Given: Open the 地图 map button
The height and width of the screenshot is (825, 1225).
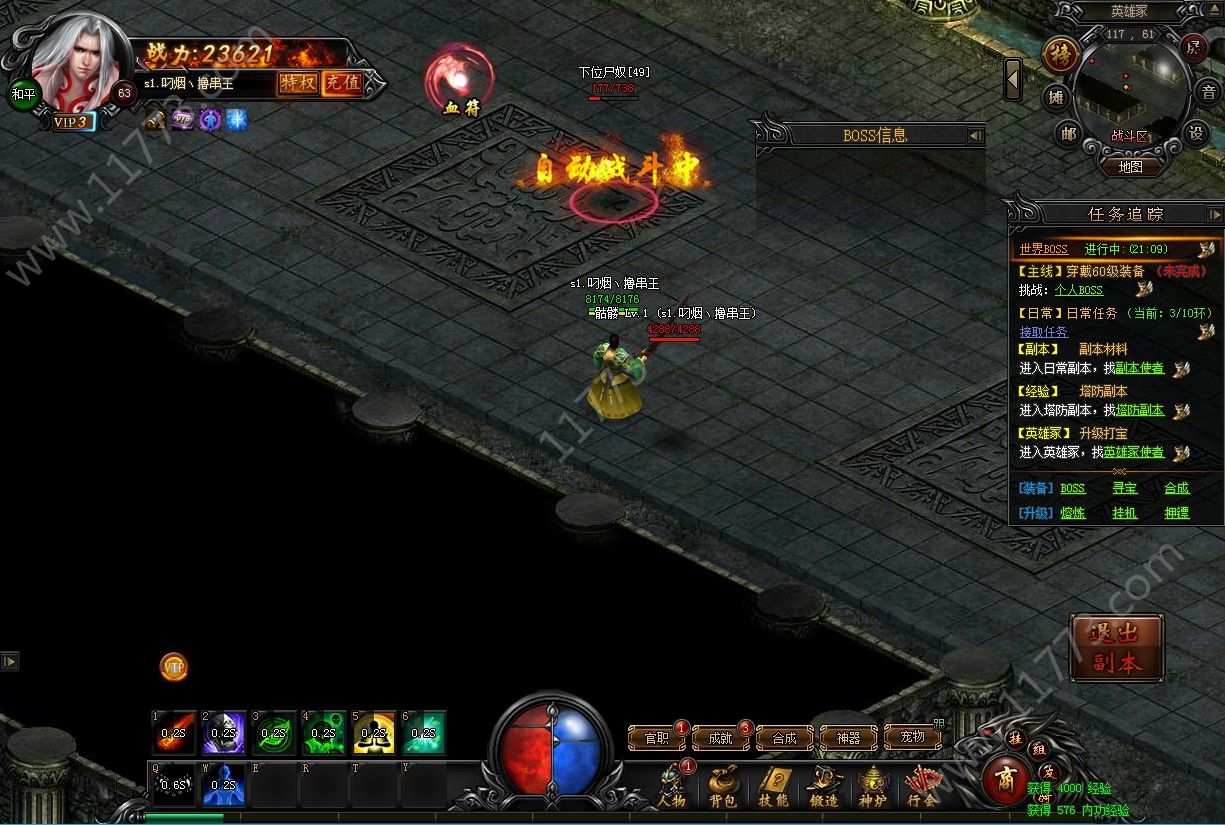Looking at the screenshot, I should [x=1130, y=167].
